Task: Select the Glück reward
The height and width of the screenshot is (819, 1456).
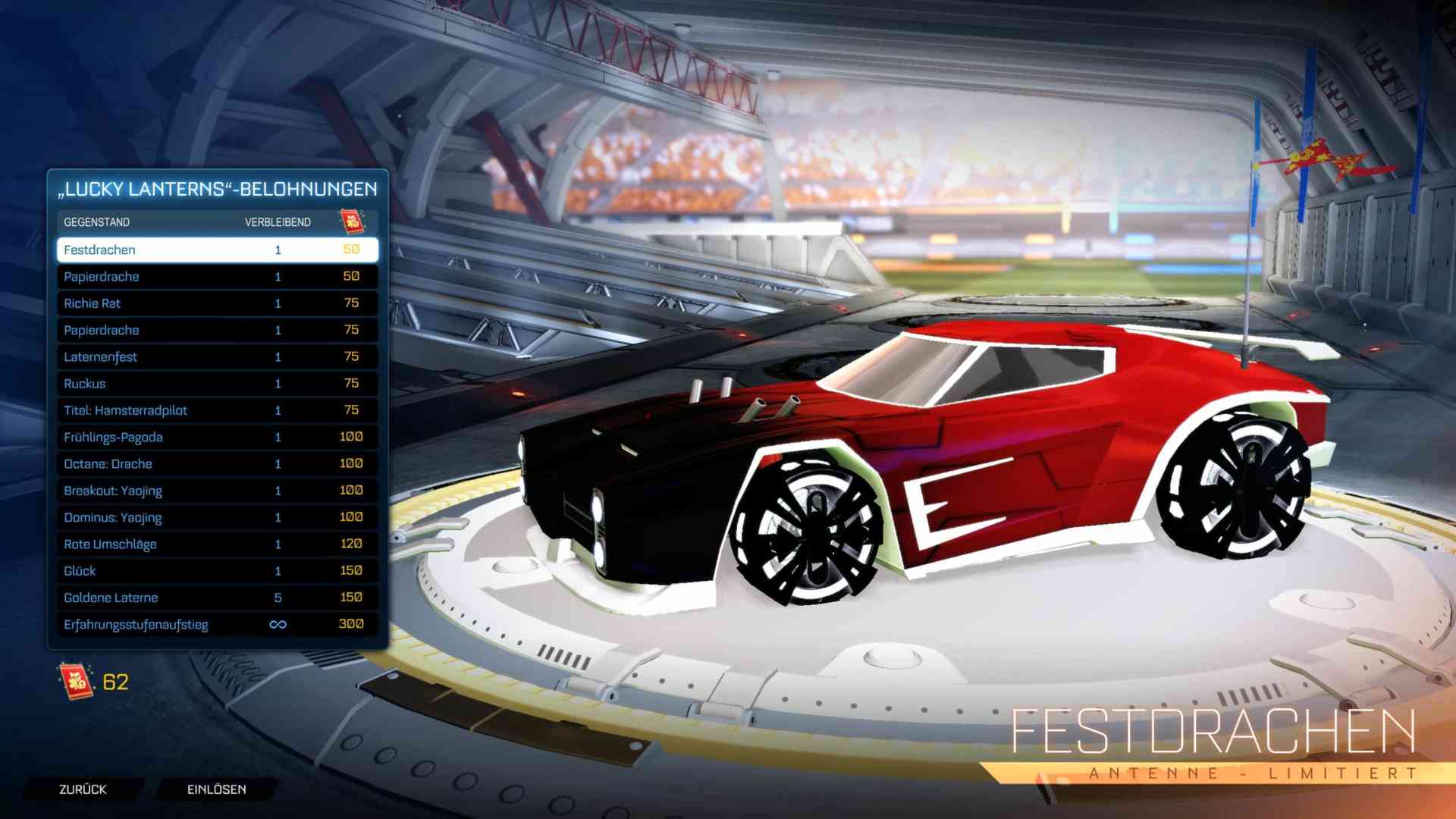Action: coord(216,570)
